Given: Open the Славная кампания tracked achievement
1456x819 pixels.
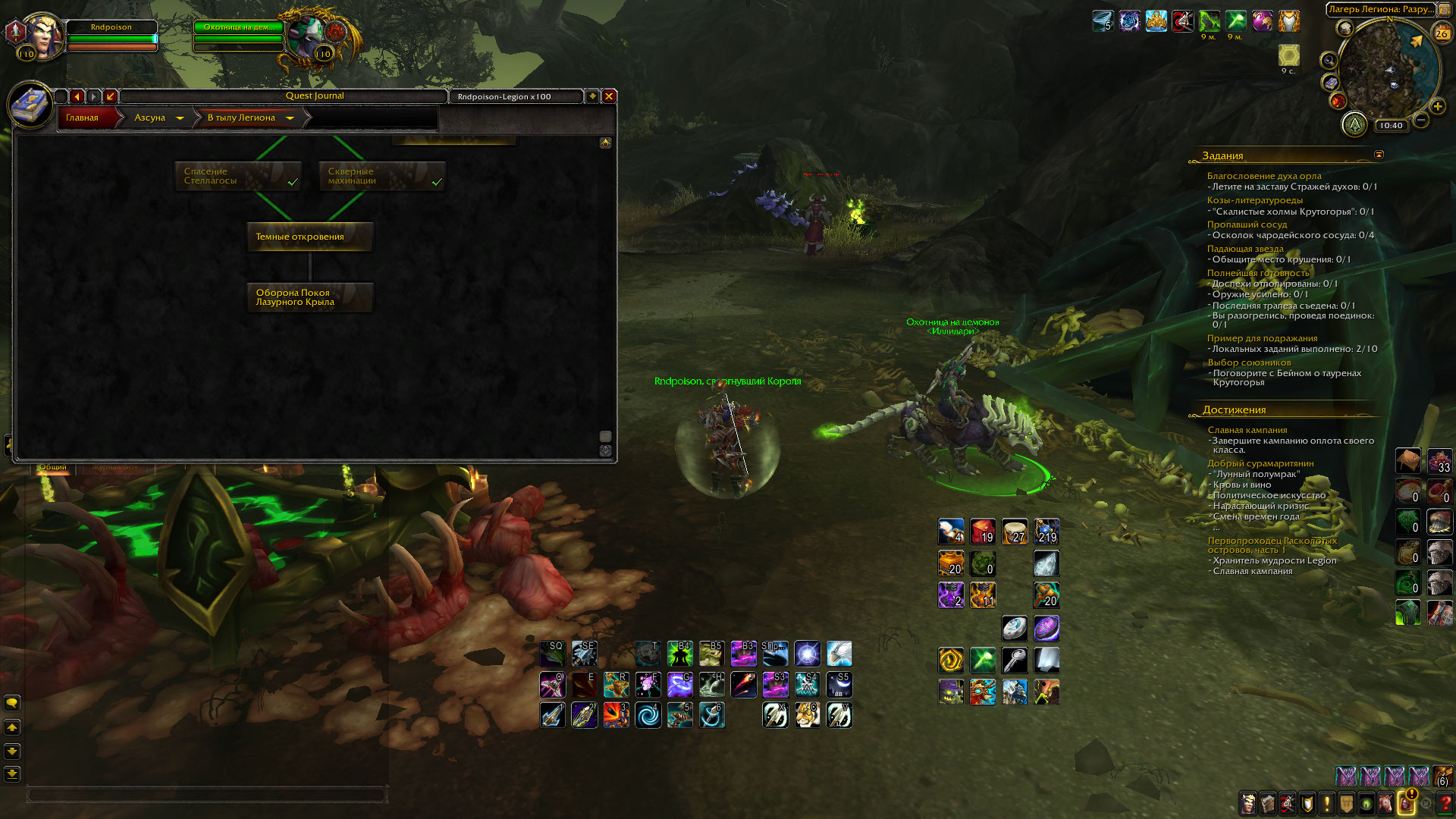Looking at the screenshot, I should pyautogui.click(x=1247, y=430).
